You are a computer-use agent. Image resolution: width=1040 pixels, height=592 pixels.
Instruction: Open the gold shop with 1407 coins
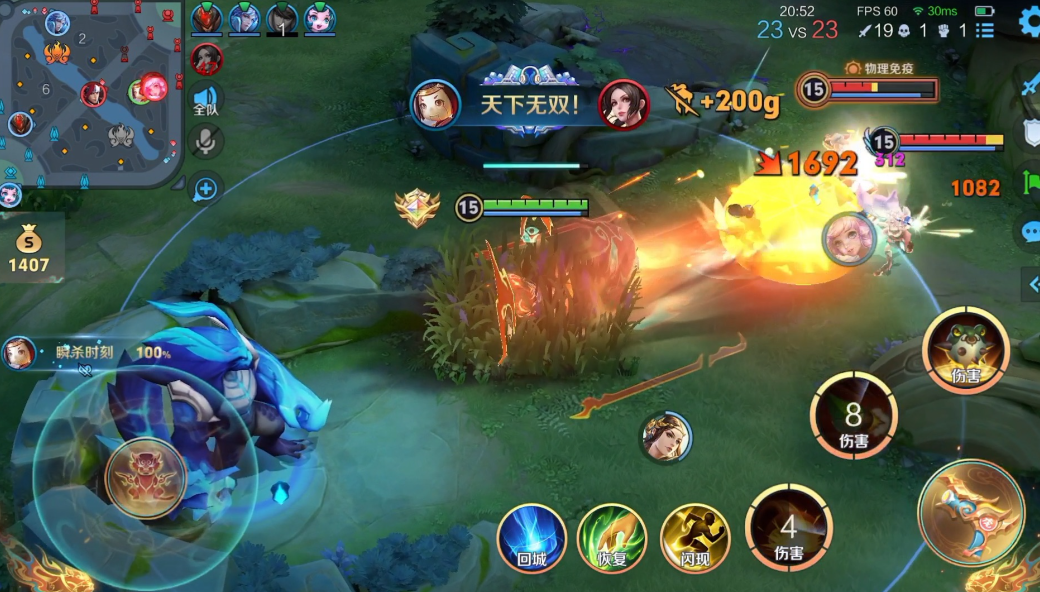(x=30, y=250)
